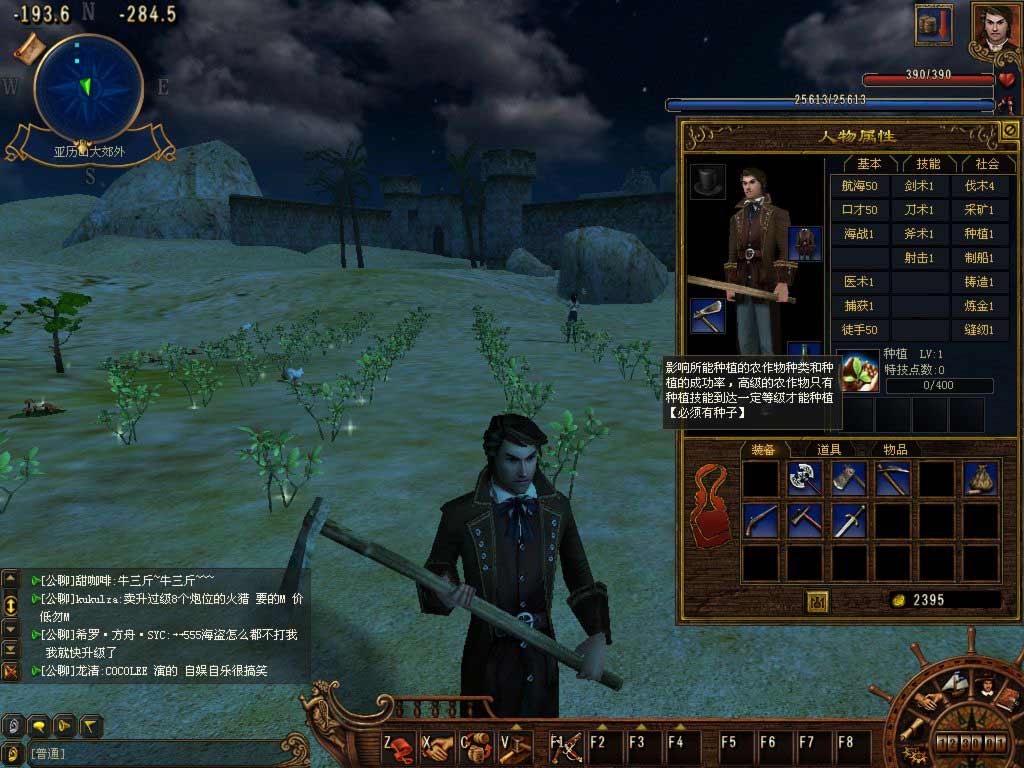Switch to the 基本 skills tab

coord(869,163)
